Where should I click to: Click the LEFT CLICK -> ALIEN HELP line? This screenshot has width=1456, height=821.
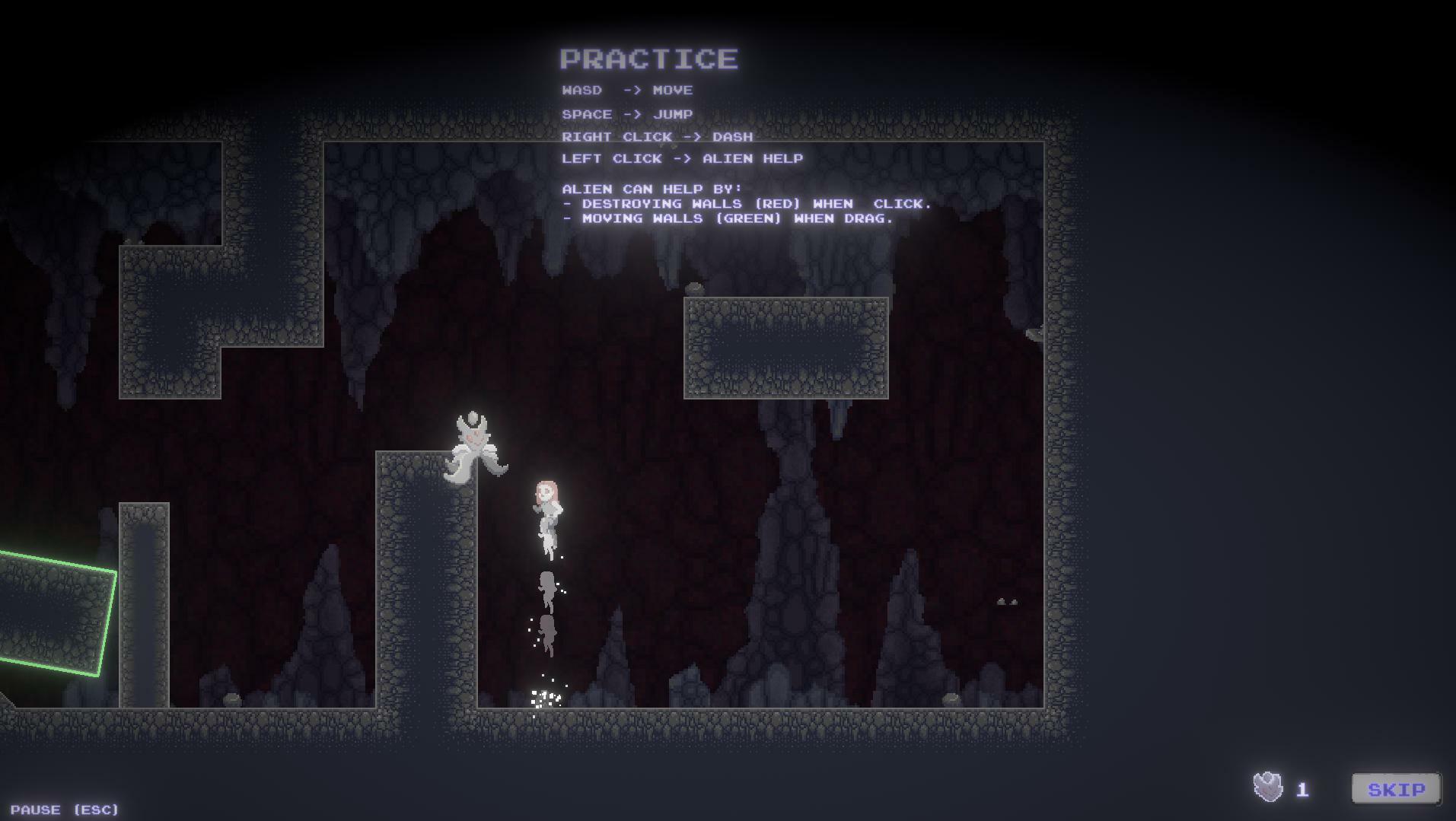tap(683, 158)
